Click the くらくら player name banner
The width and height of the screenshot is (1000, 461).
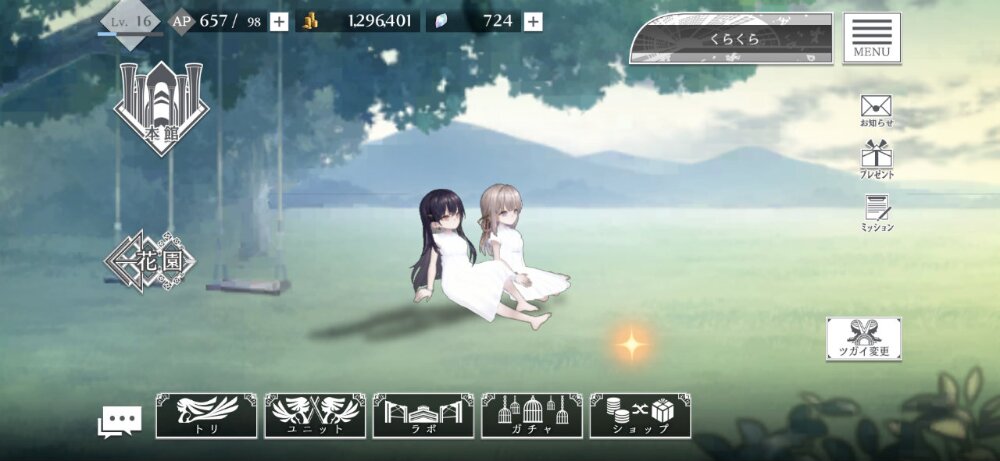point(731,40)
